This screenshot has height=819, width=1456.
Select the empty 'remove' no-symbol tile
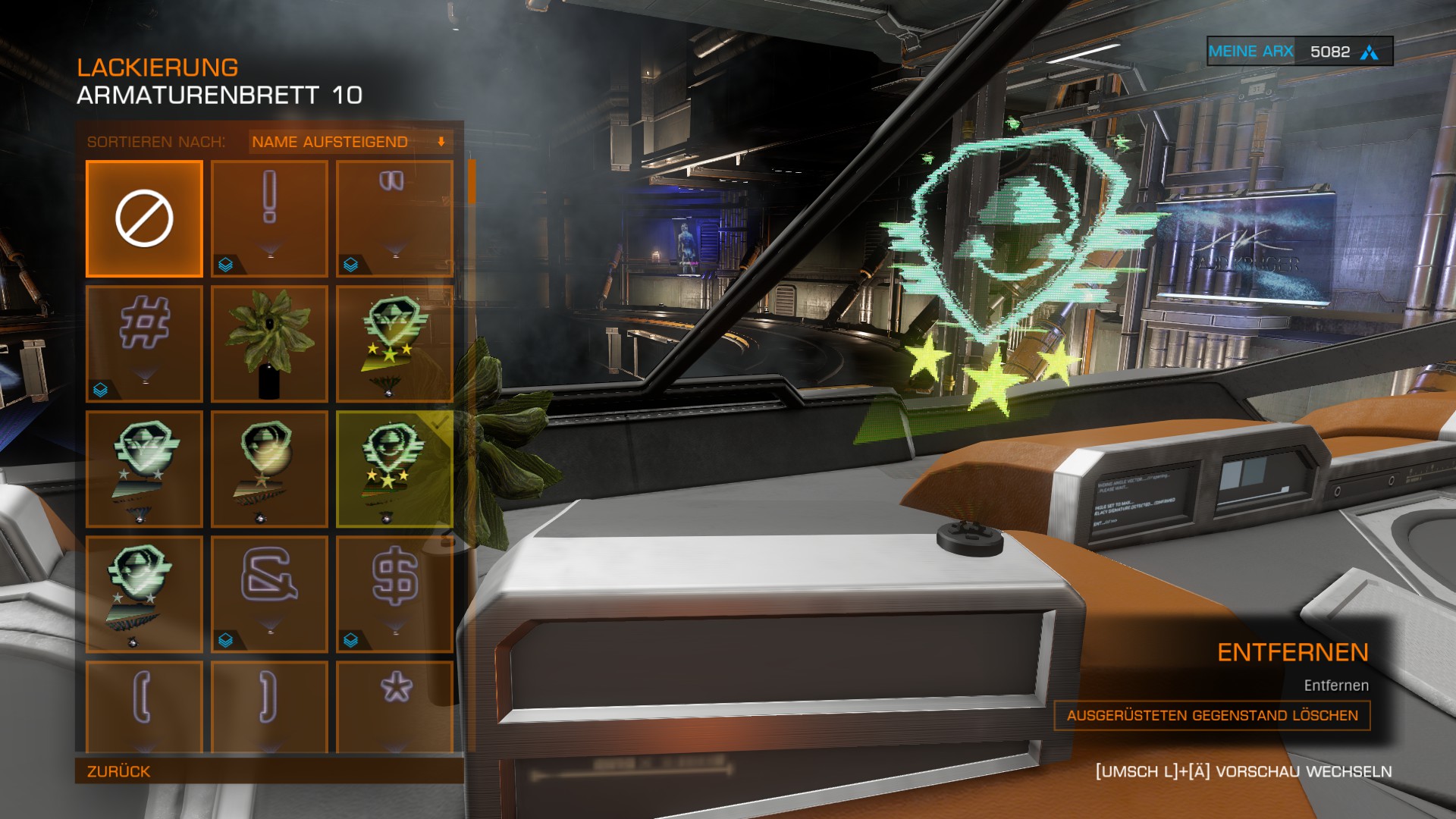[x=144, y=218]
